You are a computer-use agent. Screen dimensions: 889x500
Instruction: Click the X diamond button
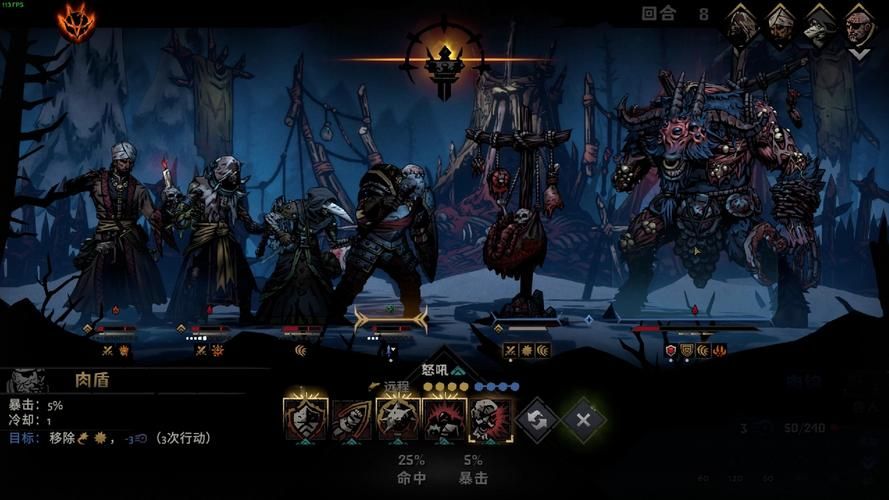coord(583,420)
